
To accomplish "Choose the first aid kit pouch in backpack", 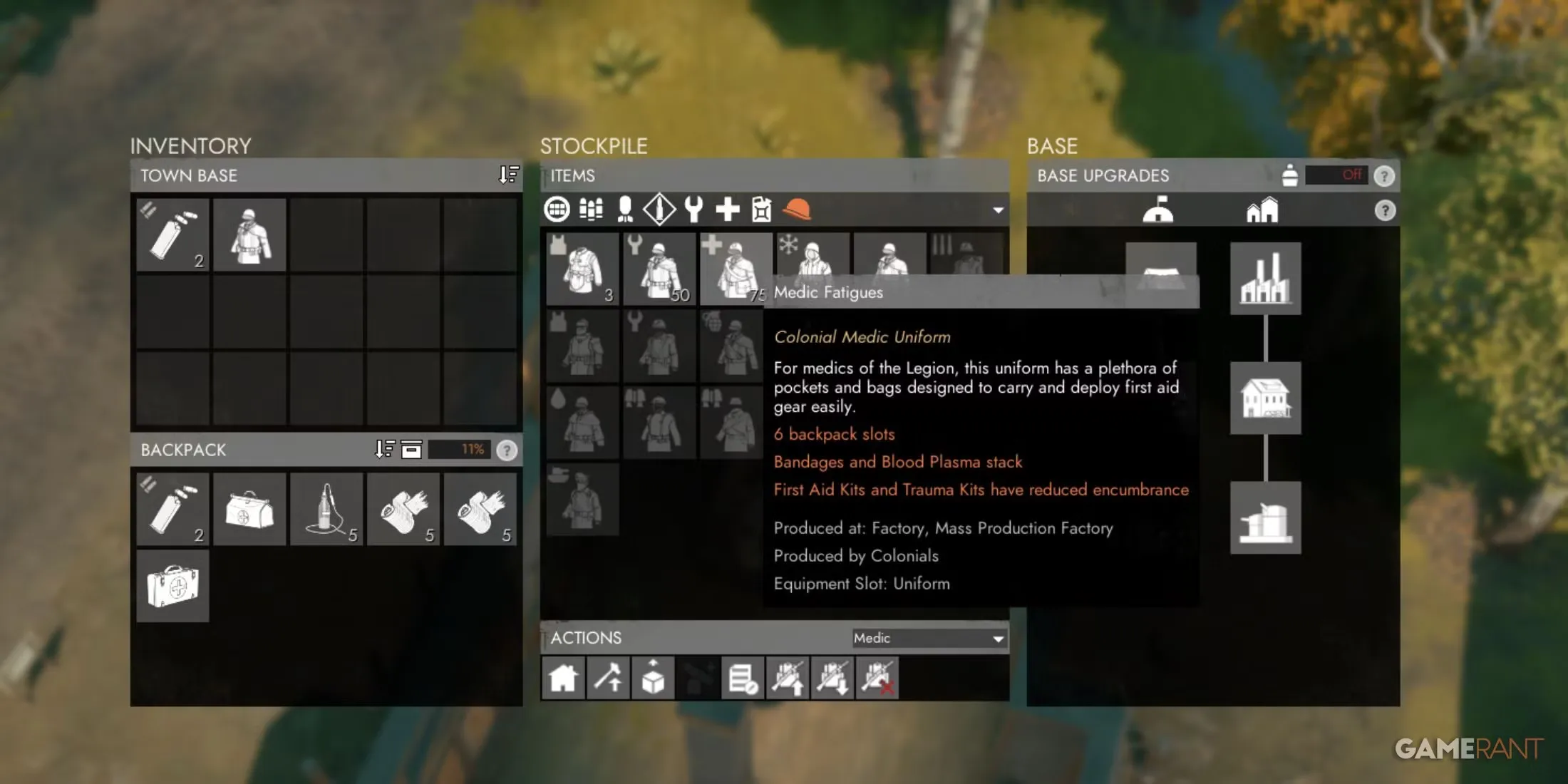I will [249, 509].
